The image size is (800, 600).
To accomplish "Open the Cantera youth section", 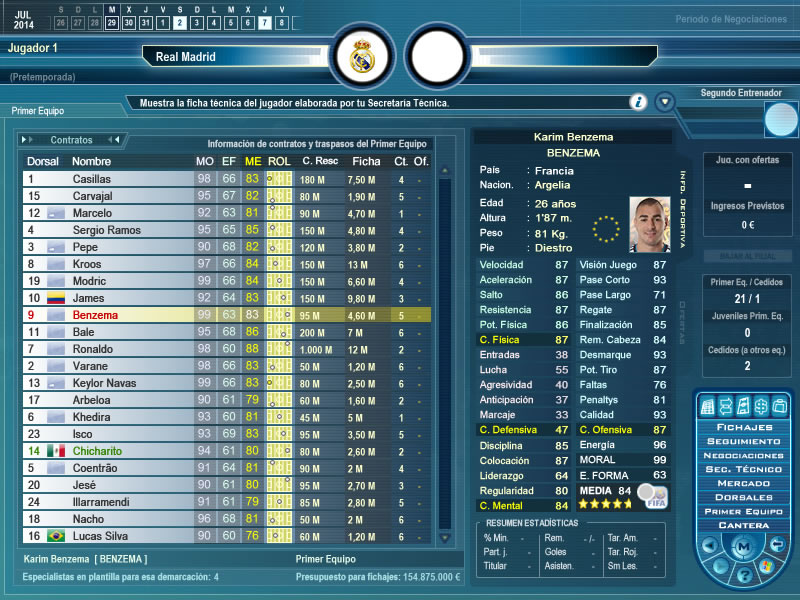I will point(743,525).
